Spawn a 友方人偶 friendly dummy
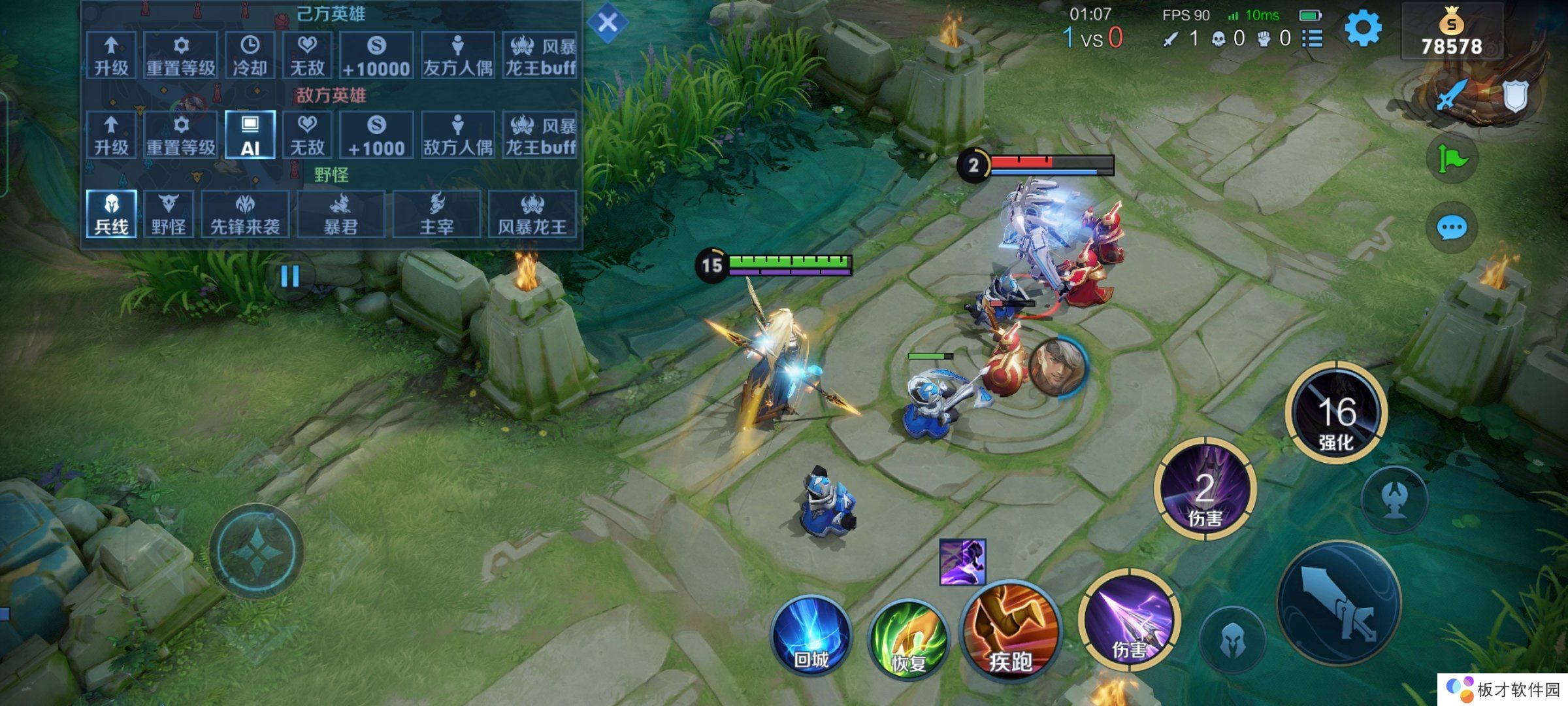This screenshot has width=1568, height=706. [x=457, y=56]
